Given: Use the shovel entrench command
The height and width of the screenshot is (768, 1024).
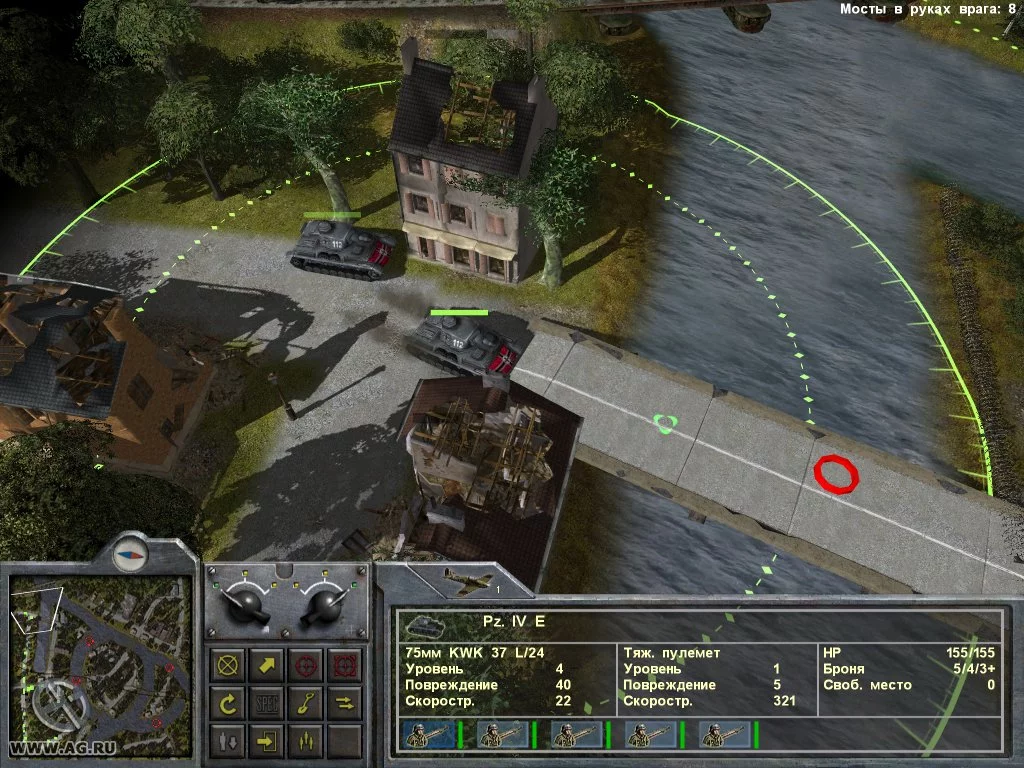Looking at the screenshot, I should [305, 704].
